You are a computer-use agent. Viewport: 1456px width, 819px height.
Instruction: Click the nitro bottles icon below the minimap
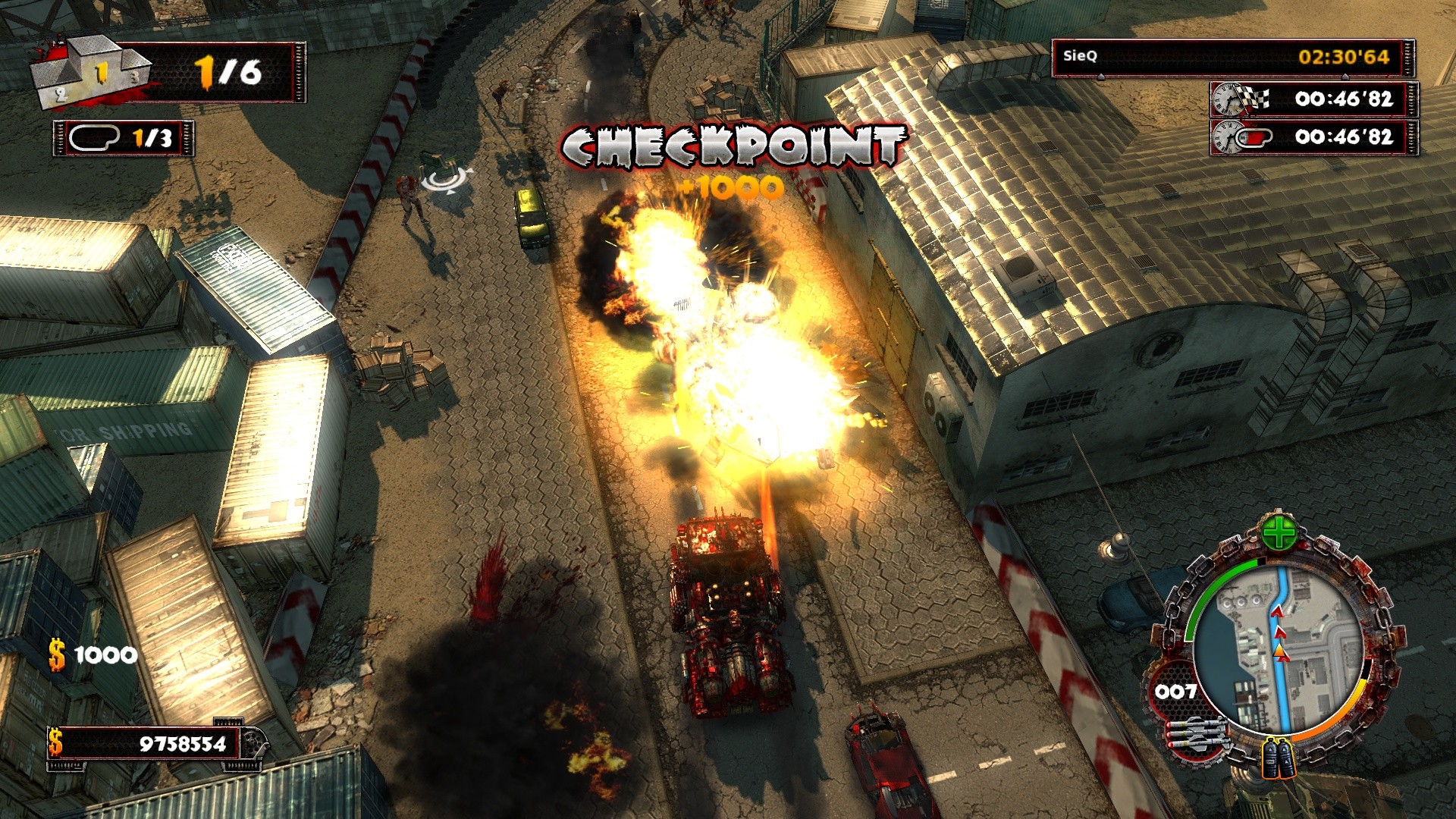[1278, 758]
